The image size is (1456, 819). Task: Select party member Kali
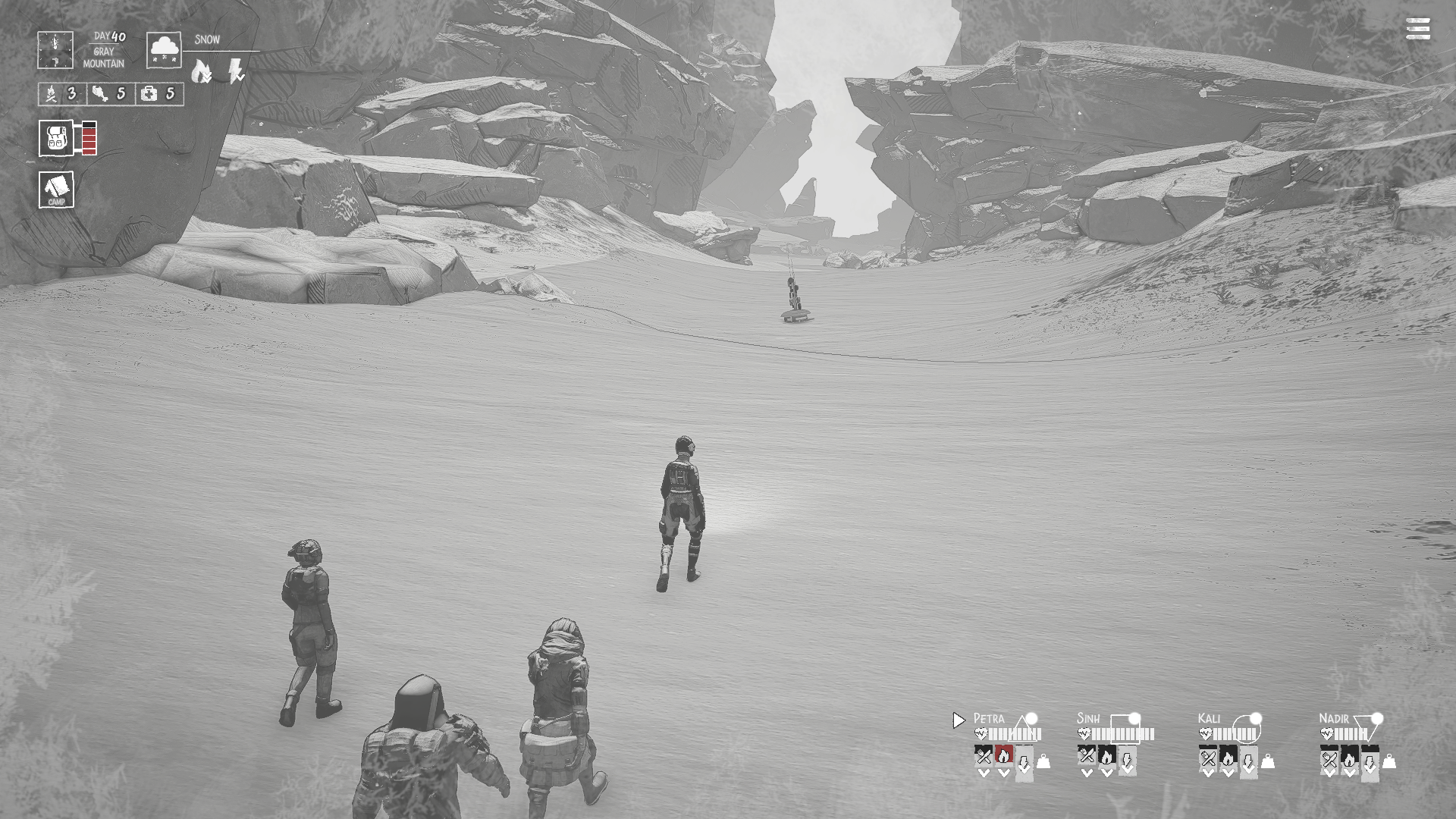1209,718
